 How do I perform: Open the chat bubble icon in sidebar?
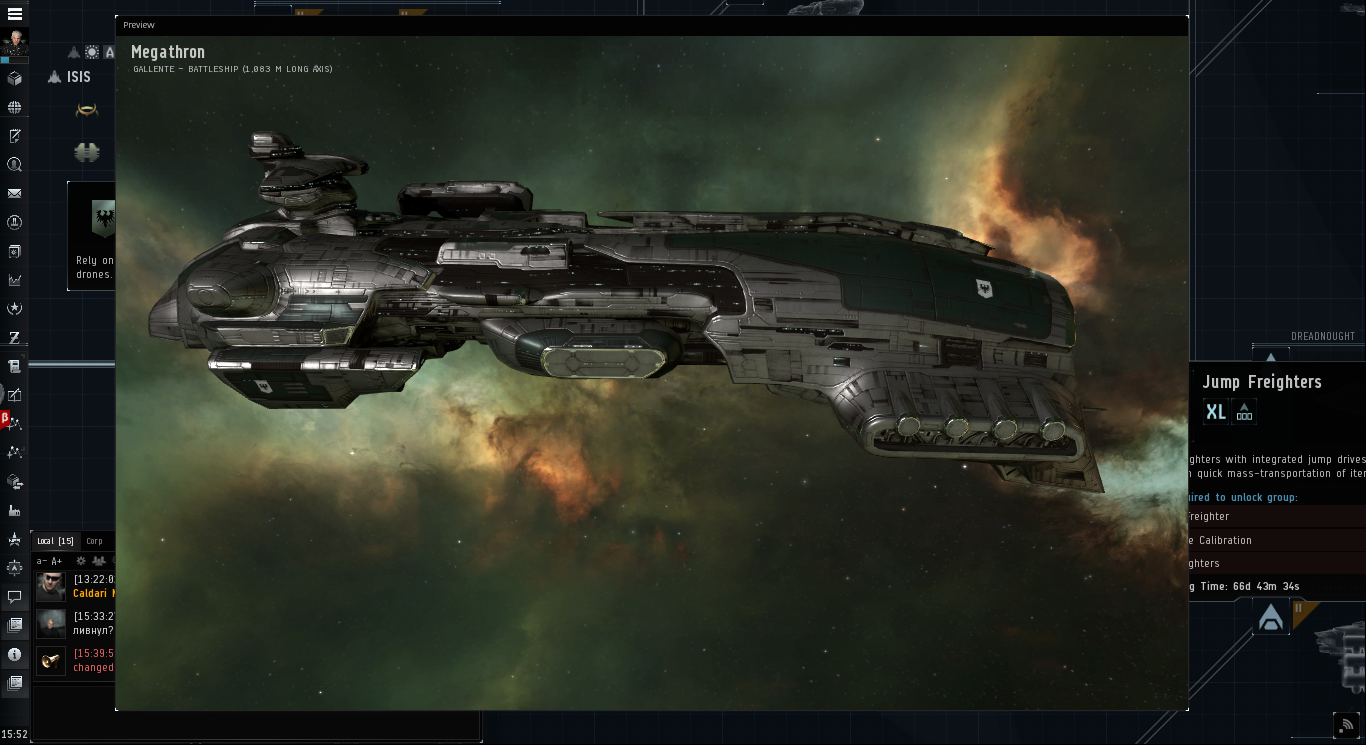tap(15, 597)
